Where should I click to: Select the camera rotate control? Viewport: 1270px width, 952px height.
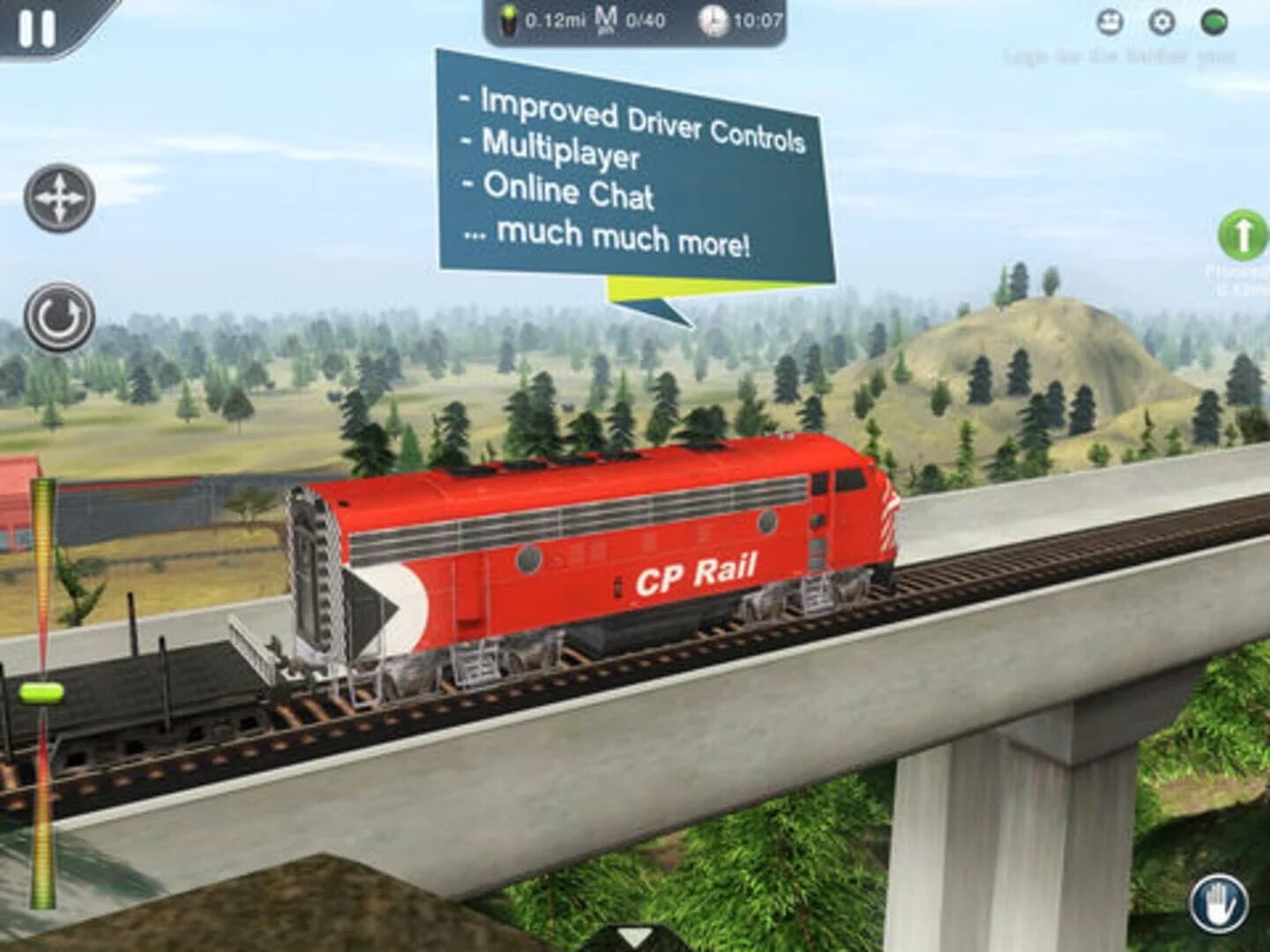pyautogui.click(x=58, y=314)
